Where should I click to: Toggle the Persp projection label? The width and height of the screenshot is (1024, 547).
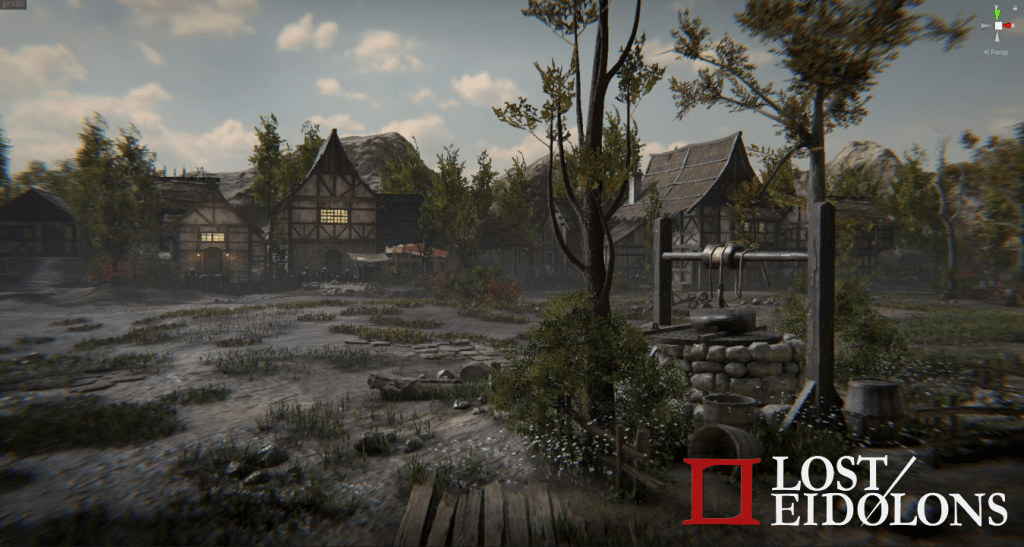point(995,51)
